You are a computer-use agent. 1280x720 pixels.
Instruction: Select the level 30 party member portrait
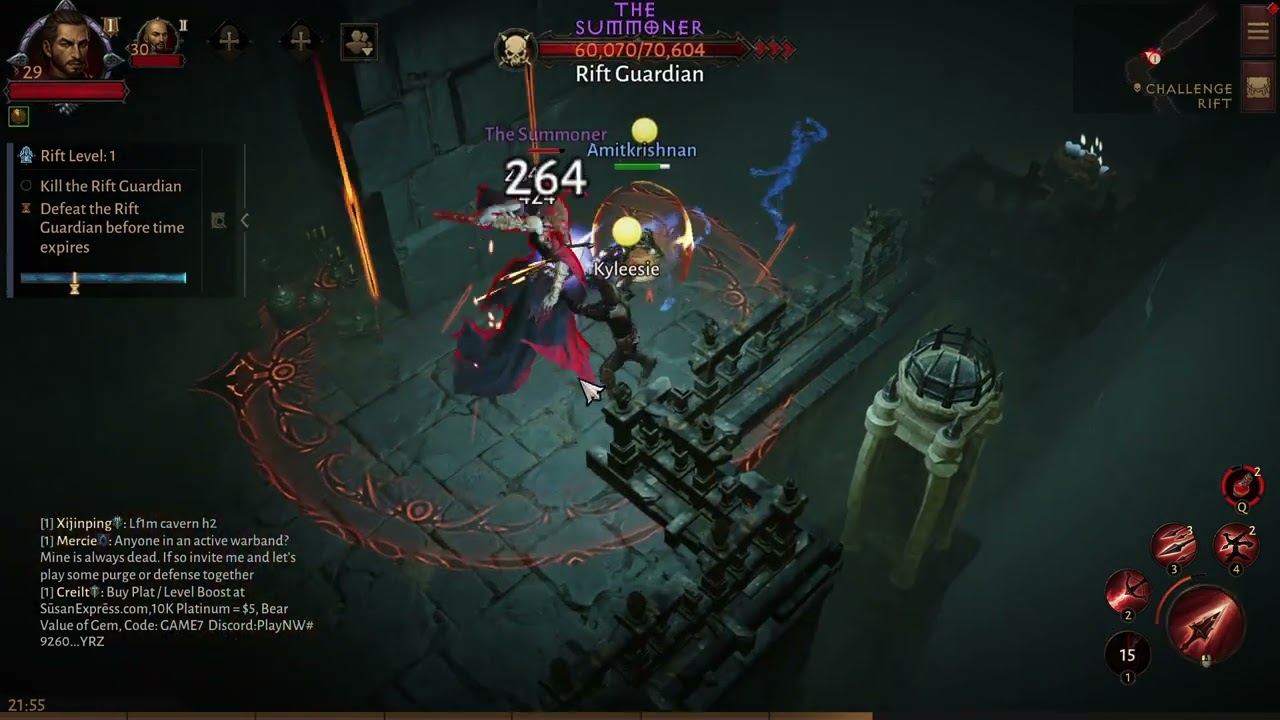pyautogui.click(x=158, y=40)
